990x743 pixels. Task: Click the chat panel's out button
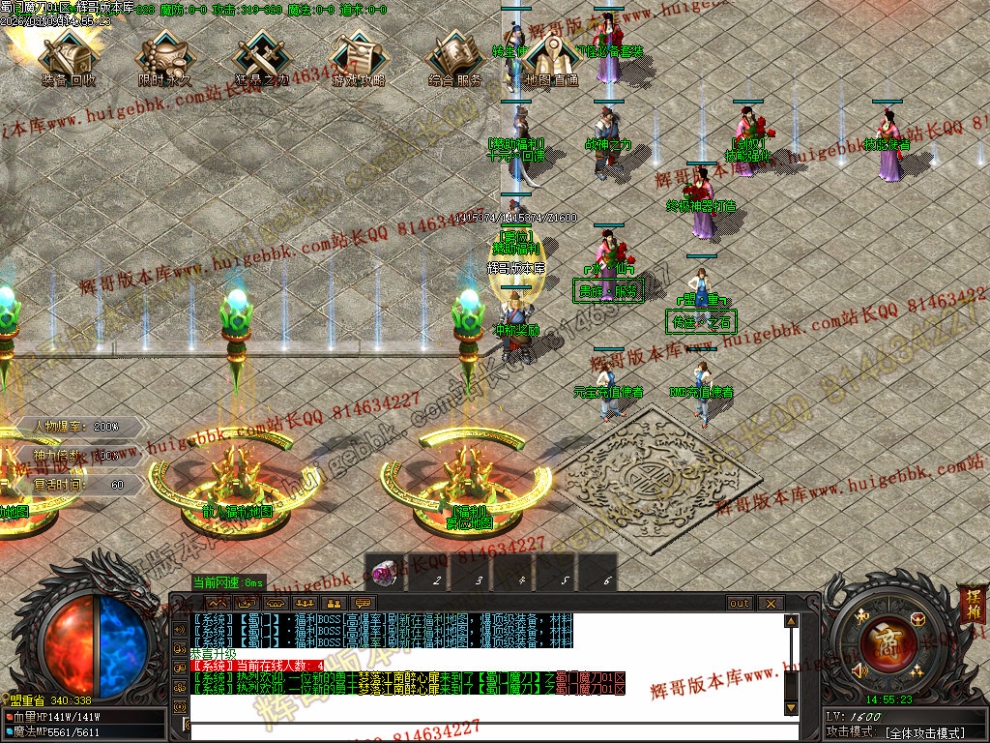point(739,603)
